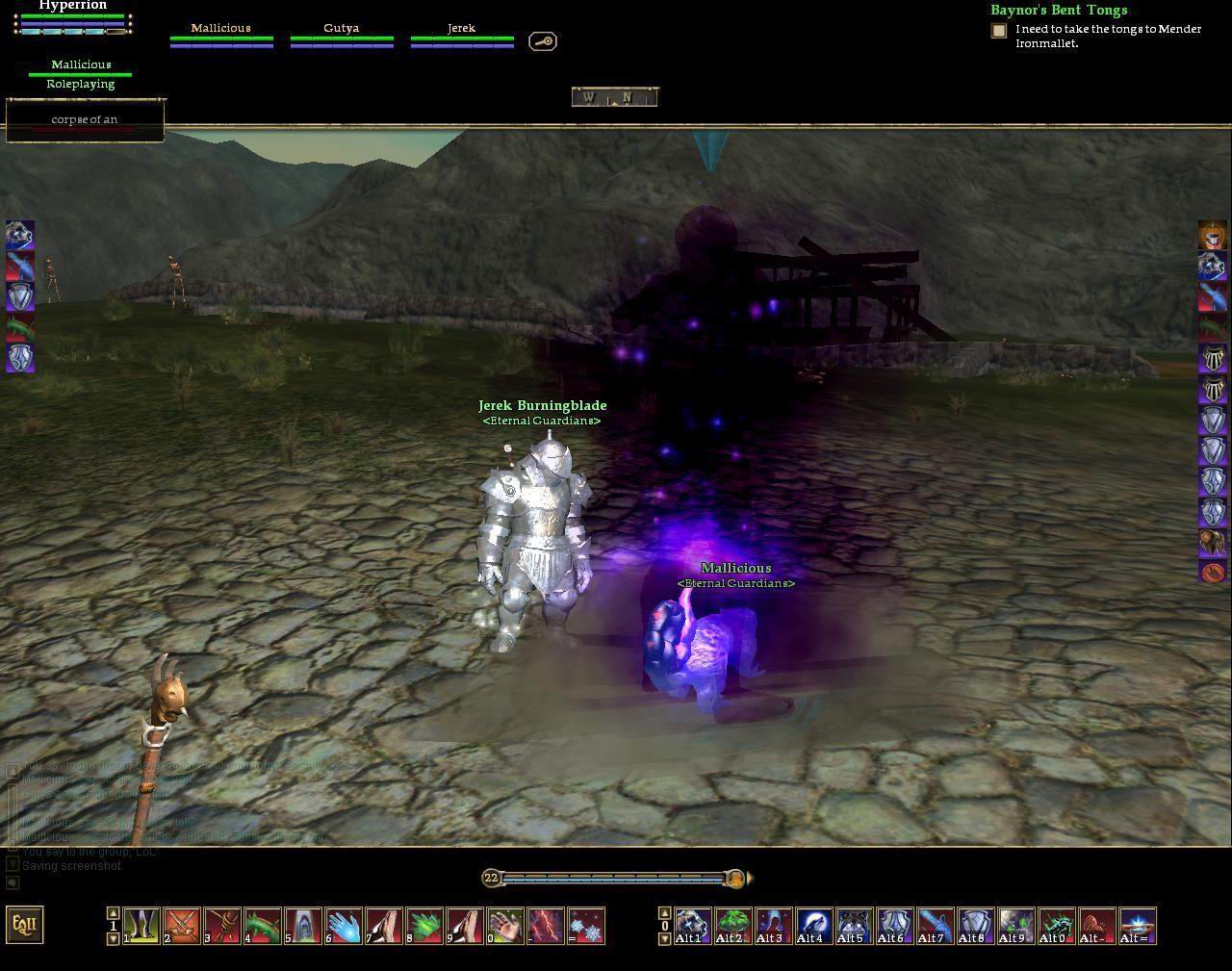Click the compass heading bar
This screenshot has height=971, width=1232.
(615, 97)
